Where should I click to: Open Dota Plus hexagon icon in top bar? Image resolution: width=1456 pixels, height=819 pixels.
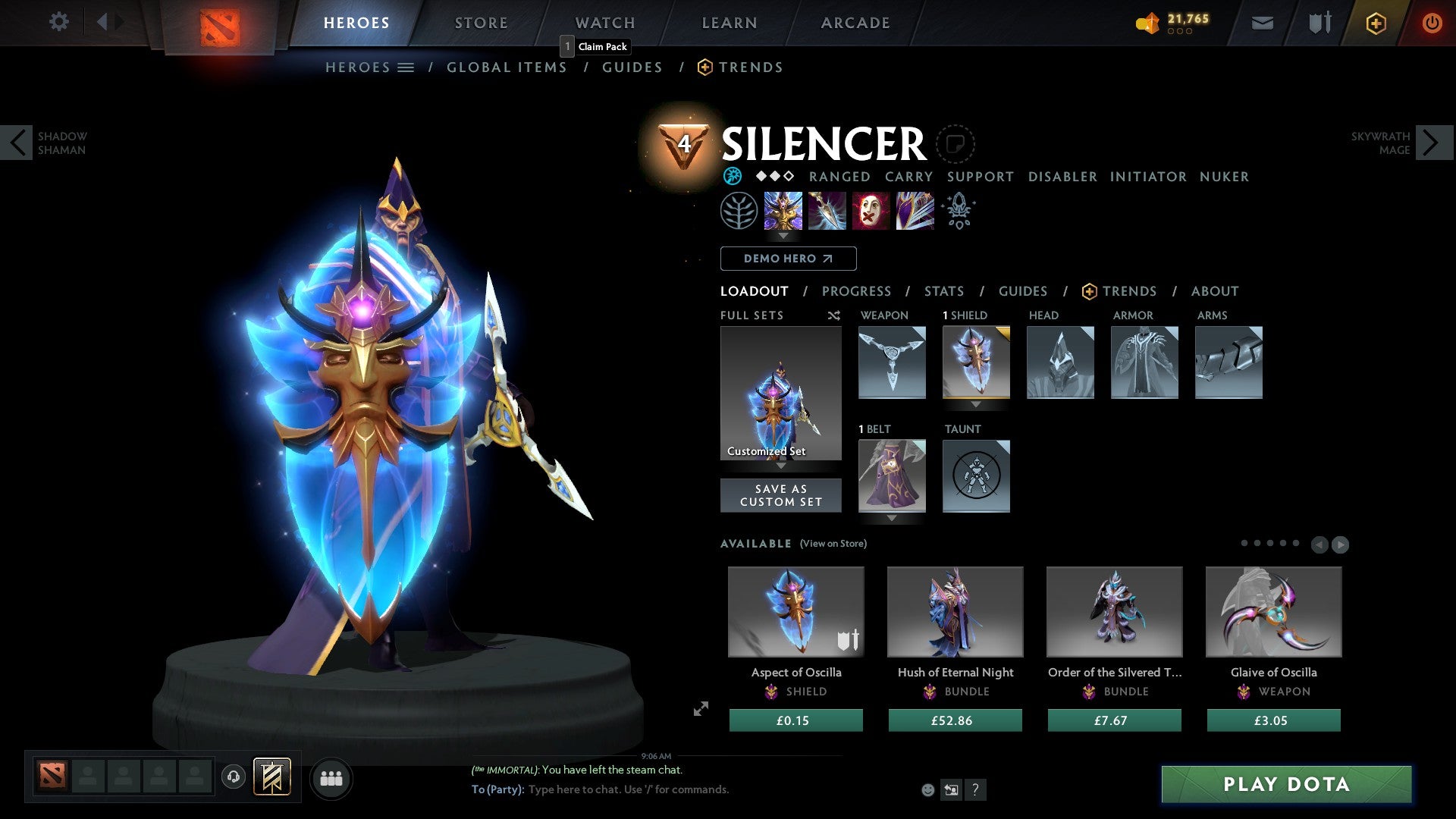[x=1375, y=23]
